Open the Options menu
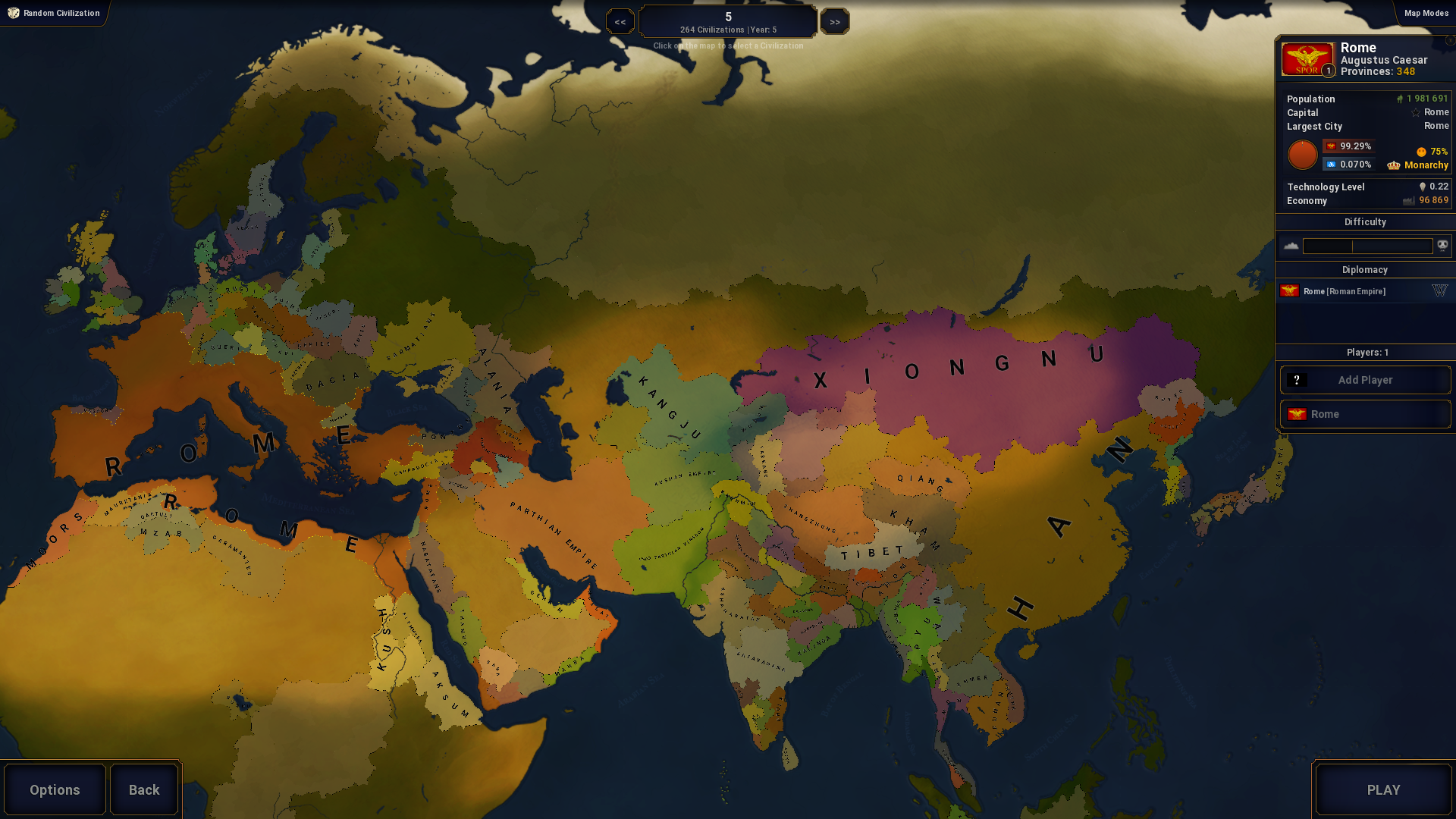Image resolution: width=1456 pixels, height=819 pixels. coord(55,789)
